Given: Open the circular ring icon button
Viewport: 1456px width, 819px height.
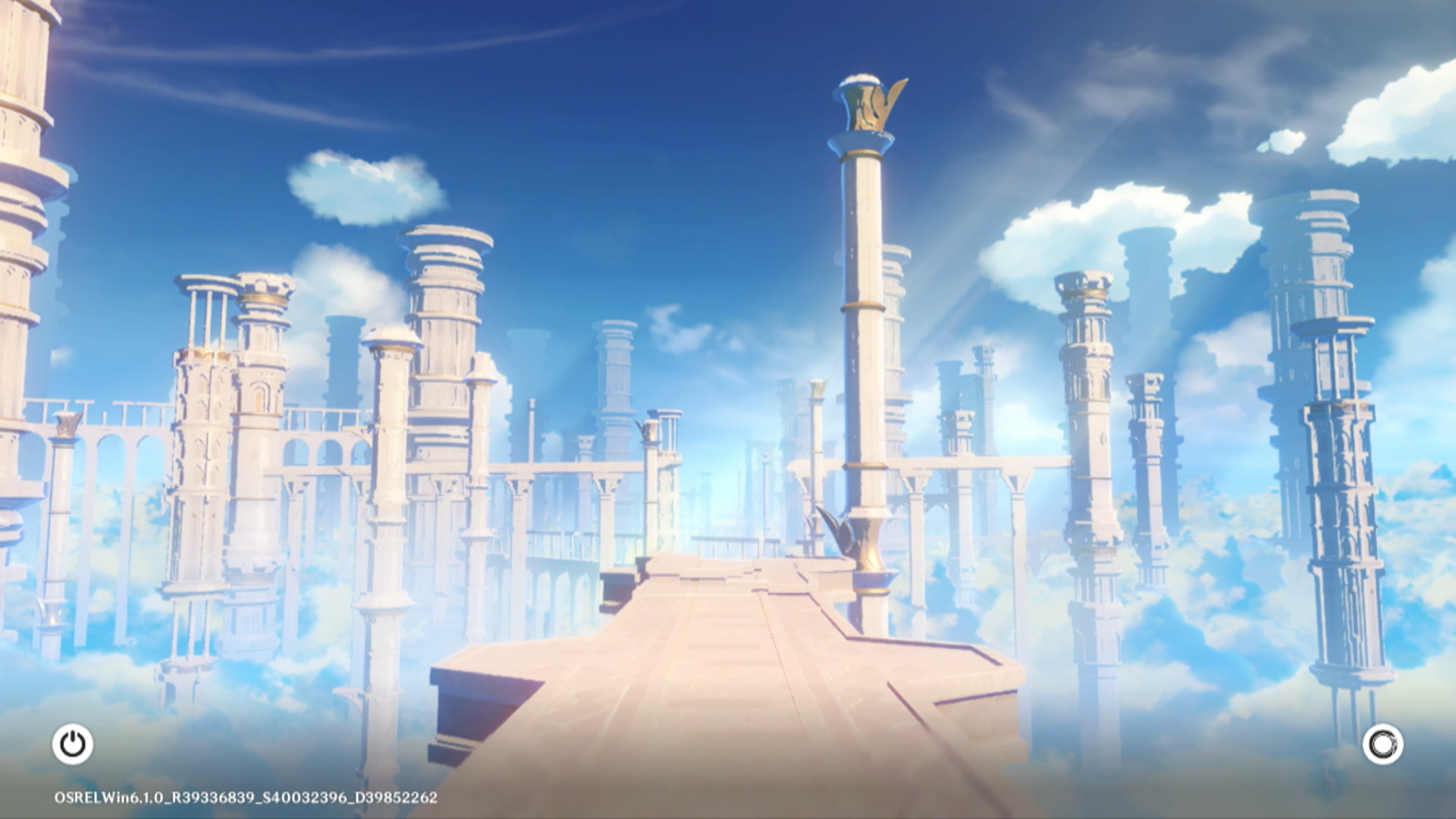Looking at the screenshot, I should click(x=1382, y=744).
